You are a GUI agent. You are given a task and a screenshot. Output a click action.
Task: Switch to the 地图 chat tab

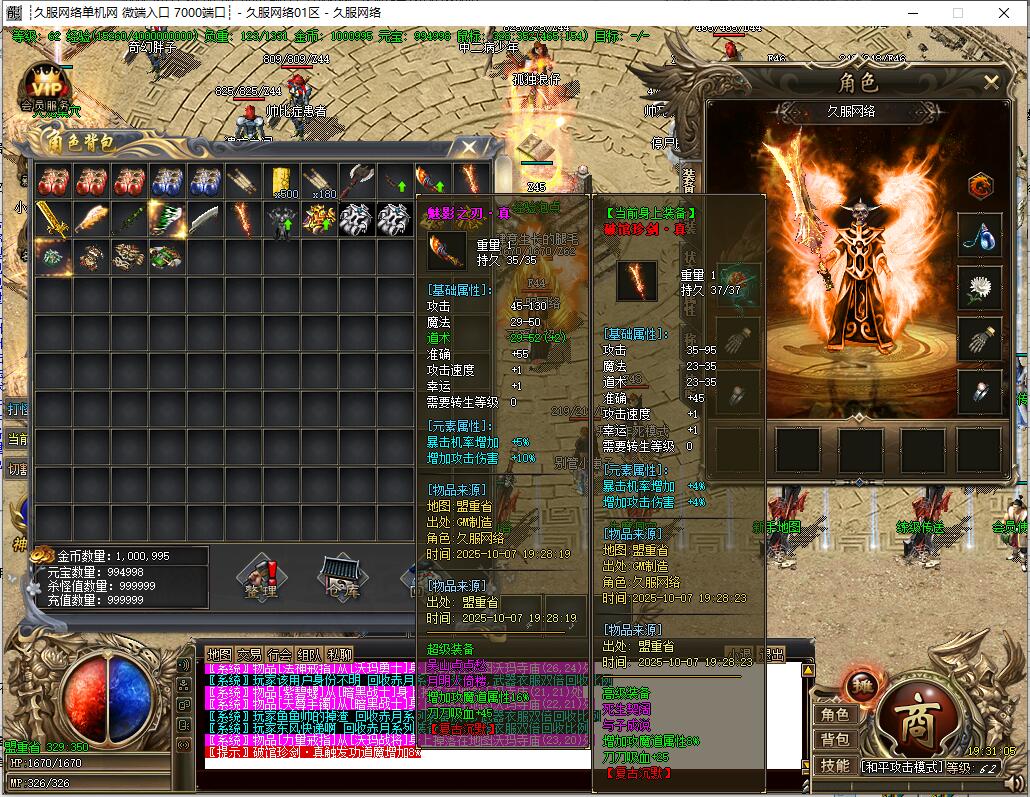tap(218, 654)
